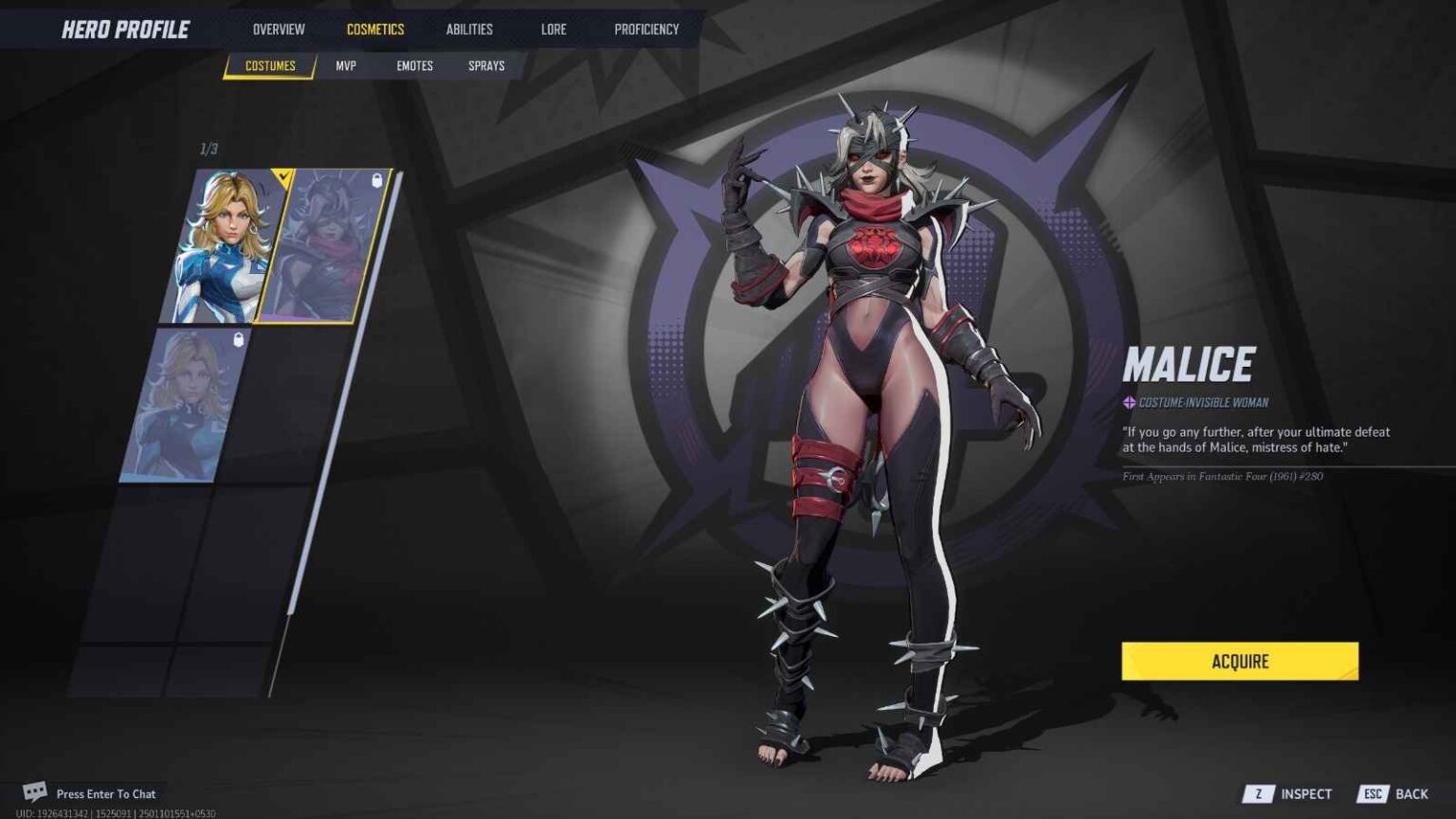Open the Emotes sub-tab

click(414, 65)
